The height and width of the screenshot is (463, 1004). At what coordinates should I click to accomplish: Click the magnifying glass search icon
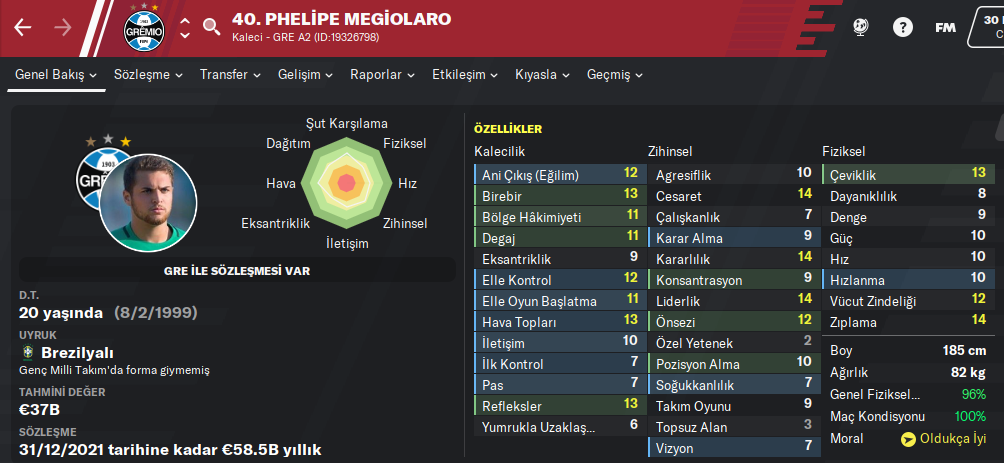[211, 27]
